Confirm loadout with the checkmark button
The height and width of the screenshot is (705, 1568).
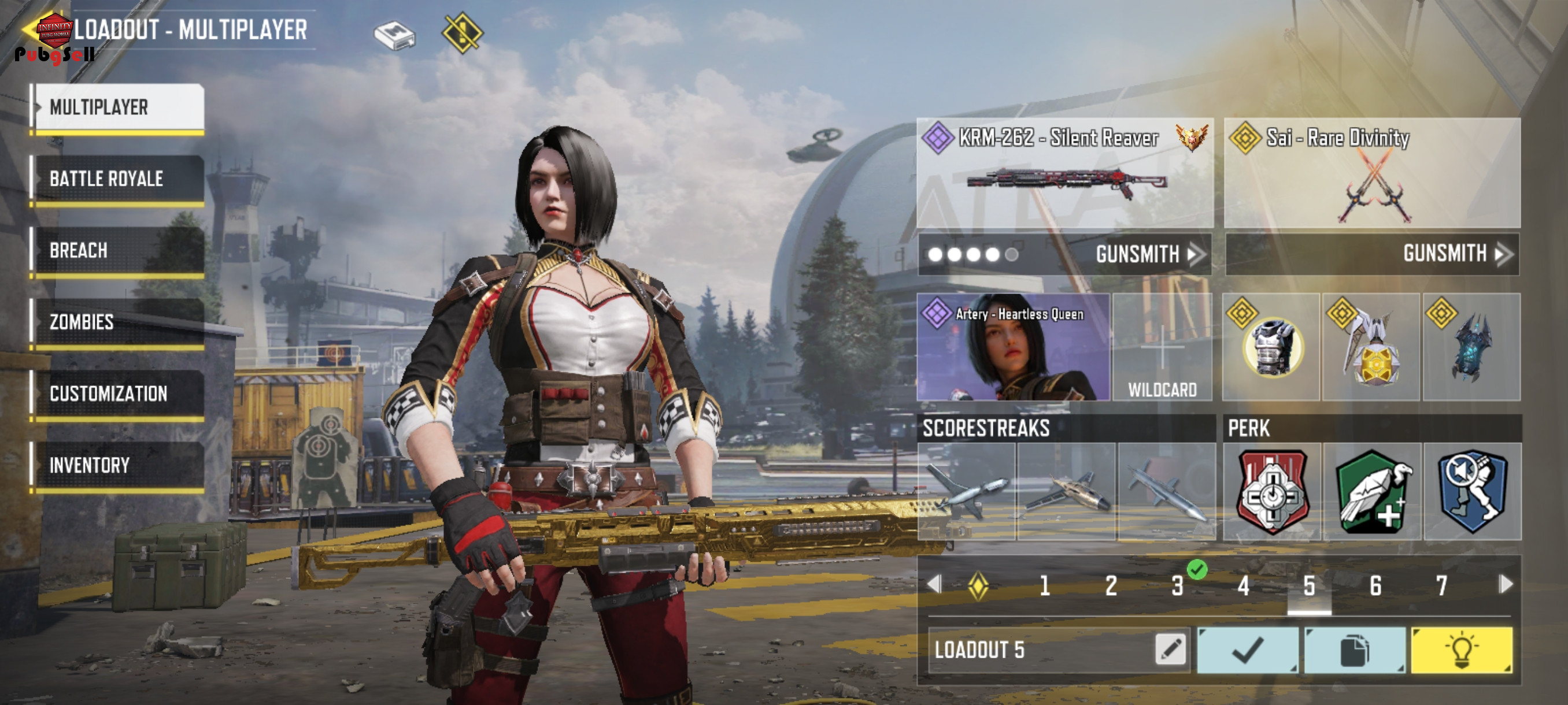(1247, 650)
